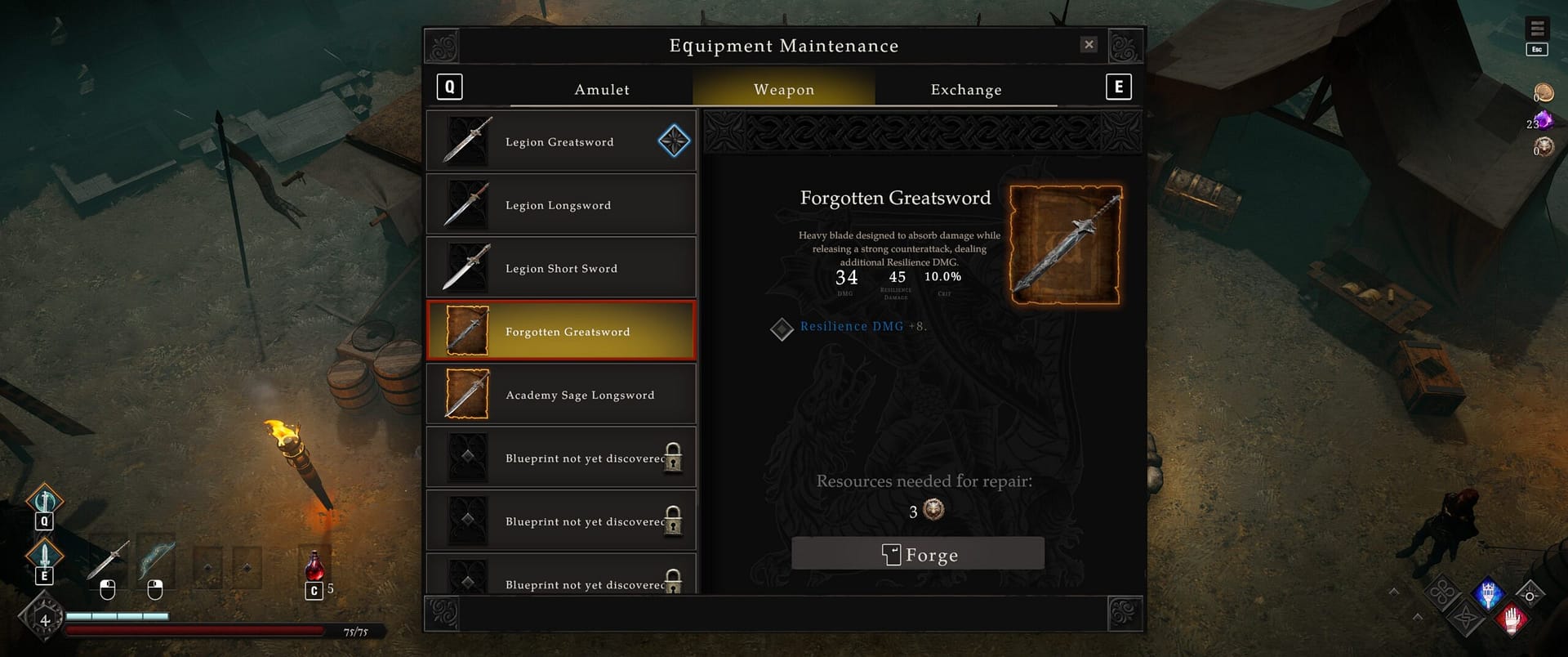The height and width of the screenshot is (657, 1568).
Task: Select the Forgotten Greatsword blueprint
Action: click(561, 331)
